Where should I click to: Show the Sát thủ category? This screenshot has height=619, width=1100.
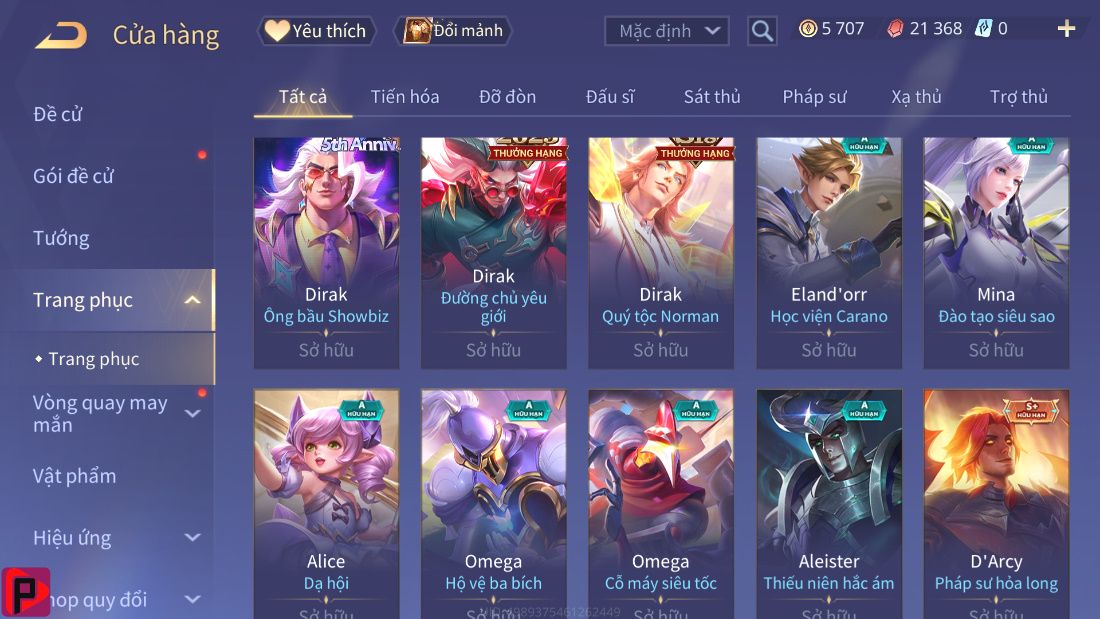712,97
